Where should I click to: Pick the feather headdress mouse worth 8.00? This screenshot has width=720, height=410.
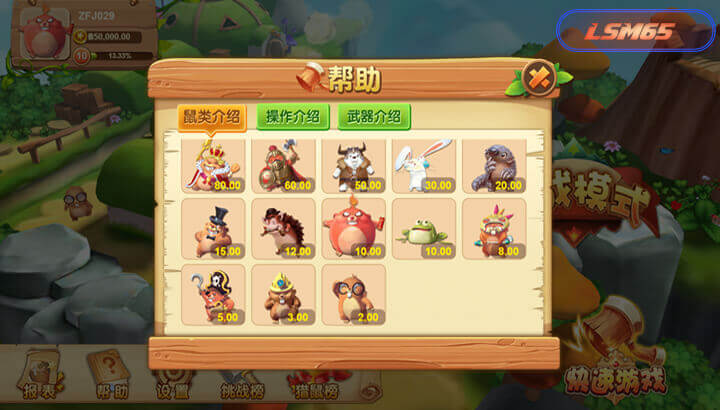(x=493, y=230)
